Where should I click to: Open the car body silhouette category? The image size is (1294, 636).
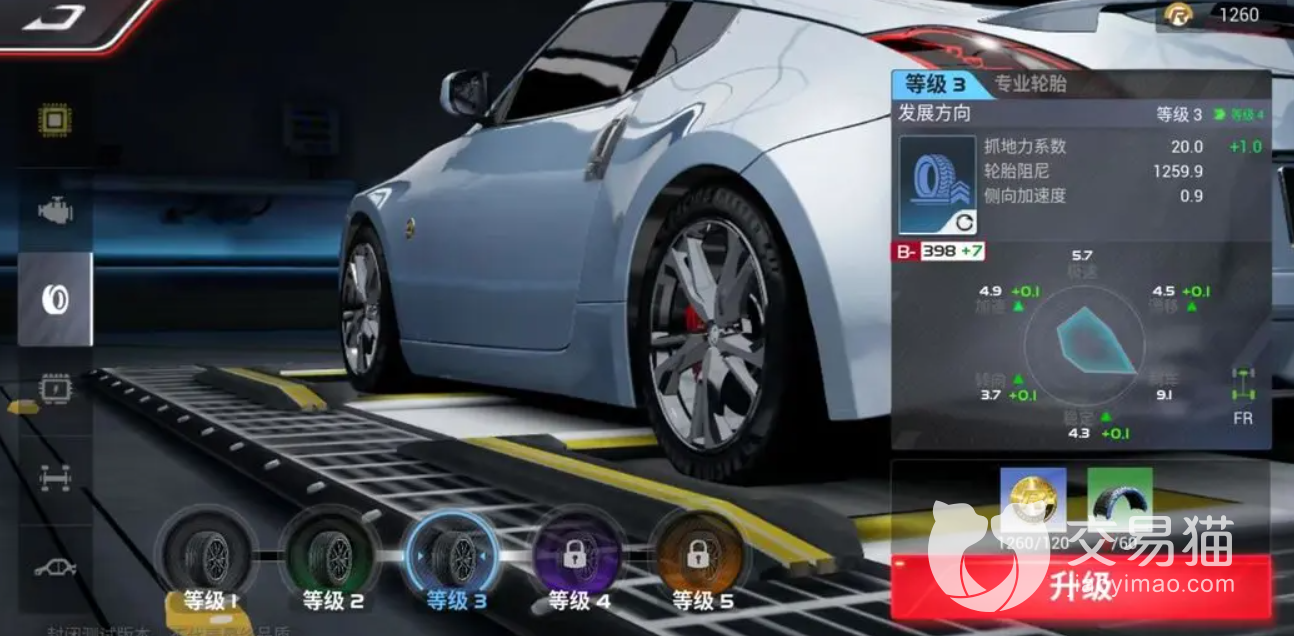(x=55, y=567)
